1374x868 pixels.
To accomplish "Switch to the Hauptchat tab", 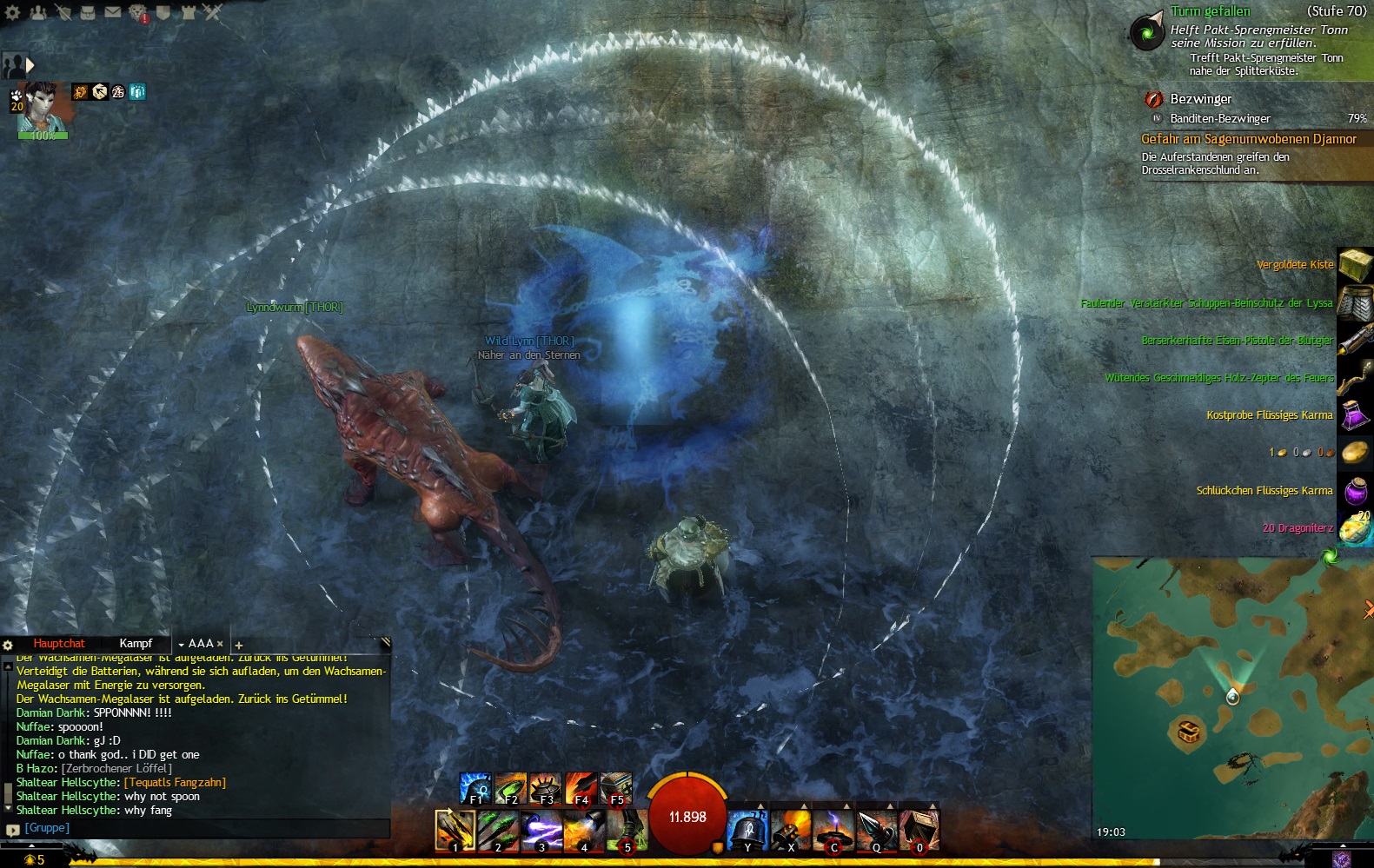I will click(x=59, y=644).
